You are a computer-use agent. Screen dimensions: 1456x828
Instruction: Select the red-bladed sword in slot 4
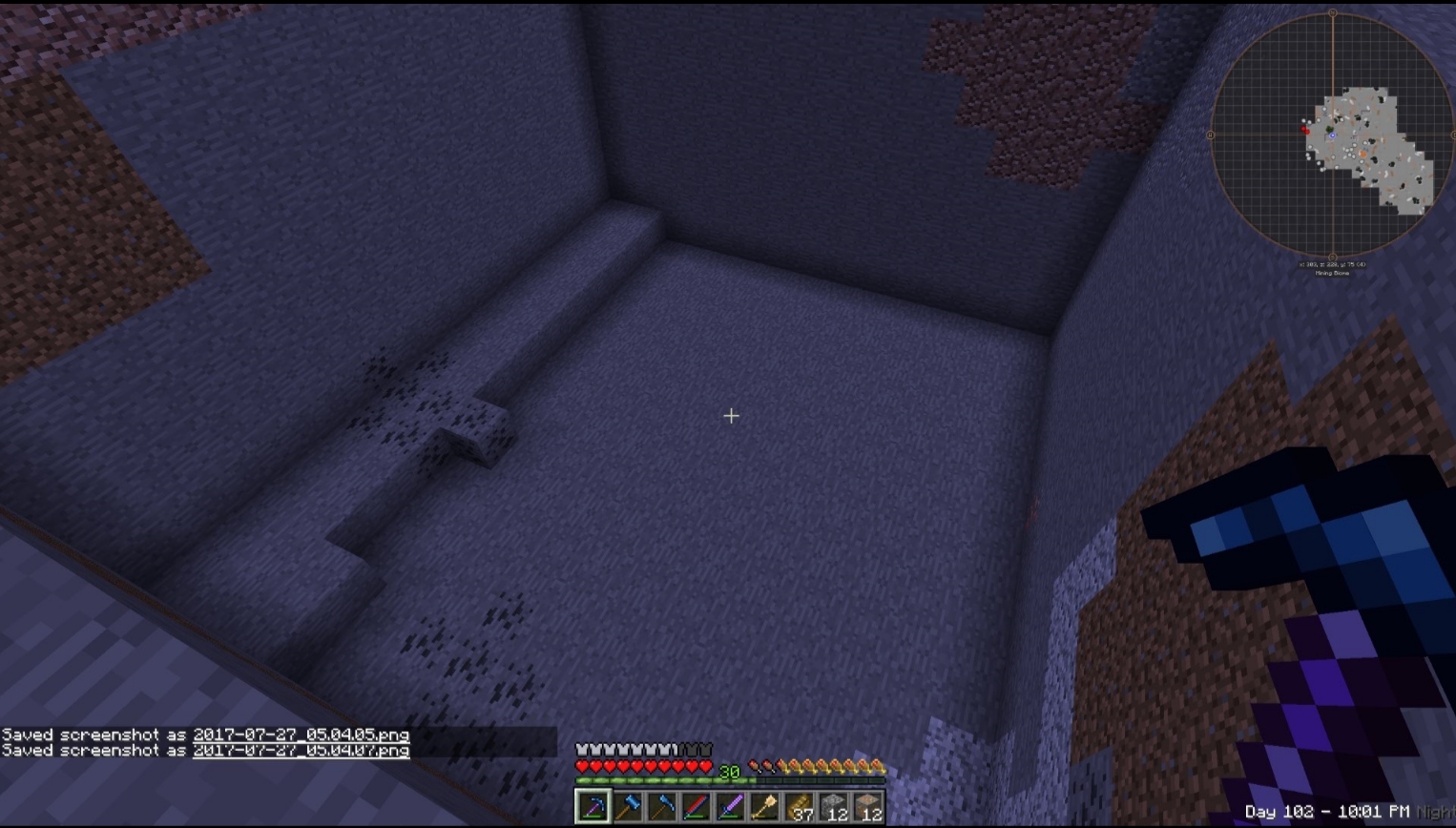tap(697, 807)
